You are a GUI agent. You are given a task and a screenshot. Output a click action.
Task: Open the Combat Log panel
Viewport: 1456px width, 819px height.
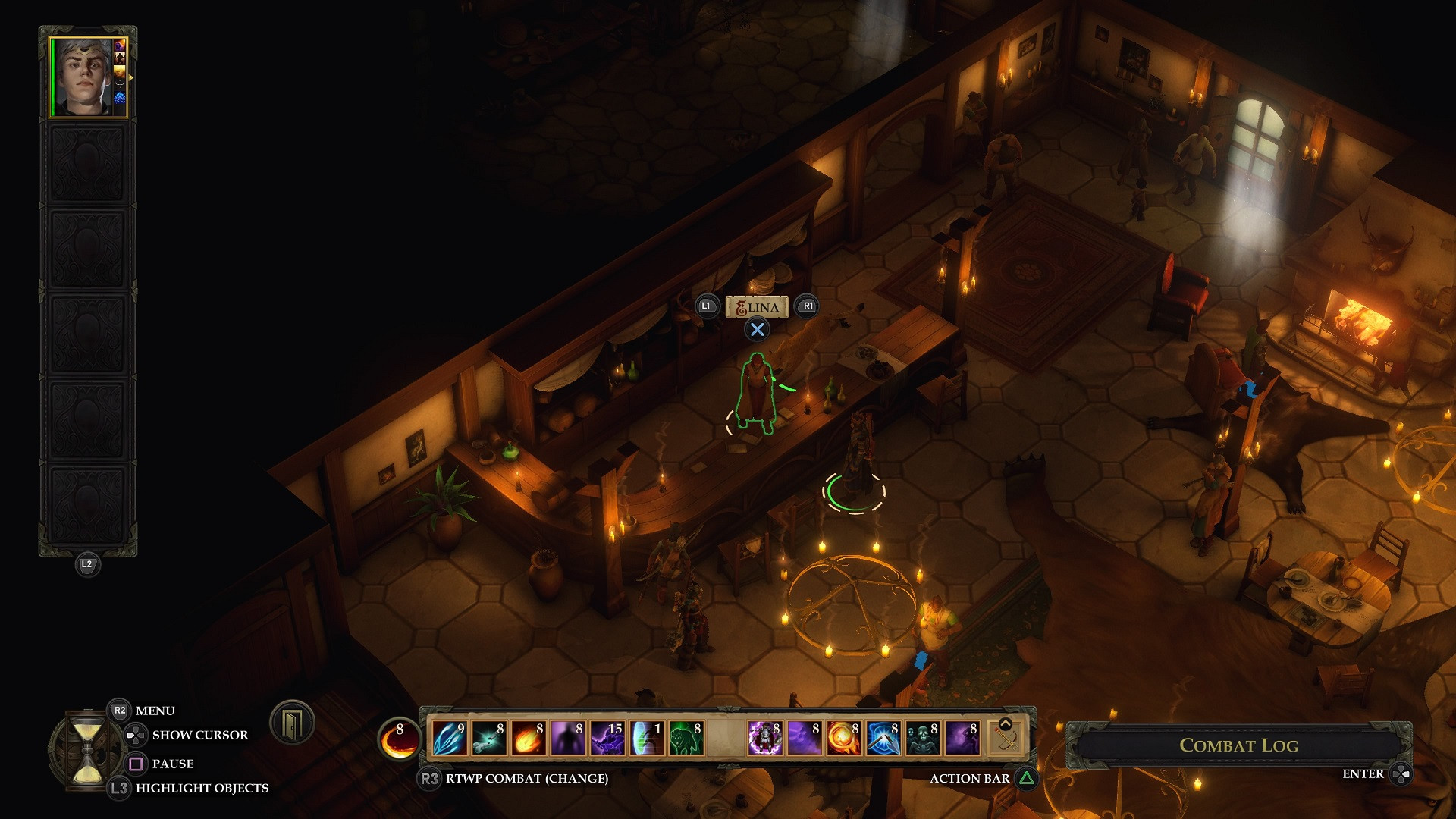(1238, 745)
